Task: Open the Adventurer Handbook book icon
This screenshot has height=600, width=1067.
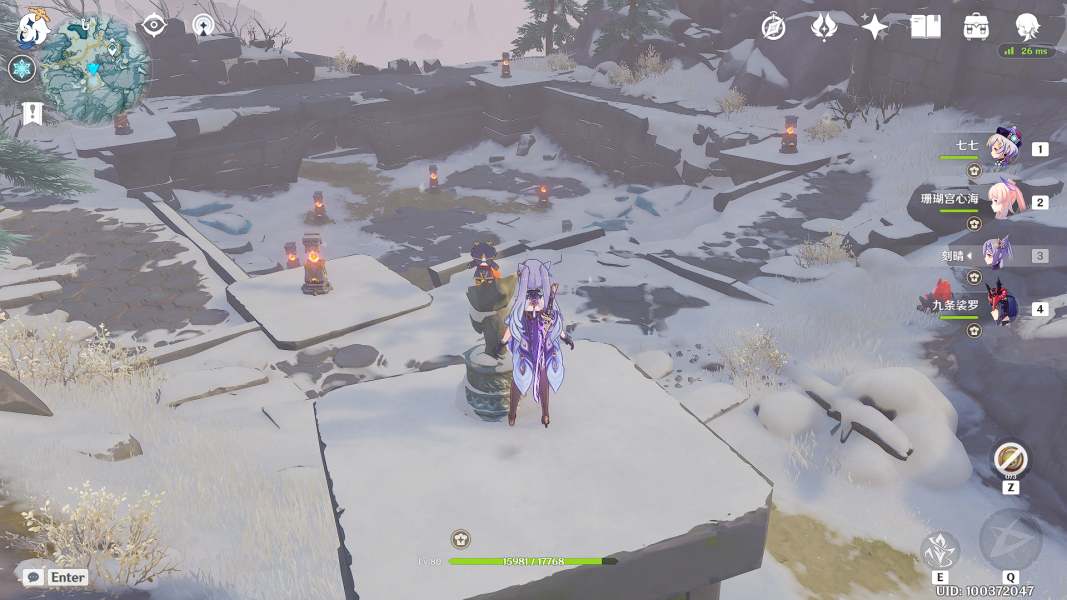Action: (x=926, y=27)
